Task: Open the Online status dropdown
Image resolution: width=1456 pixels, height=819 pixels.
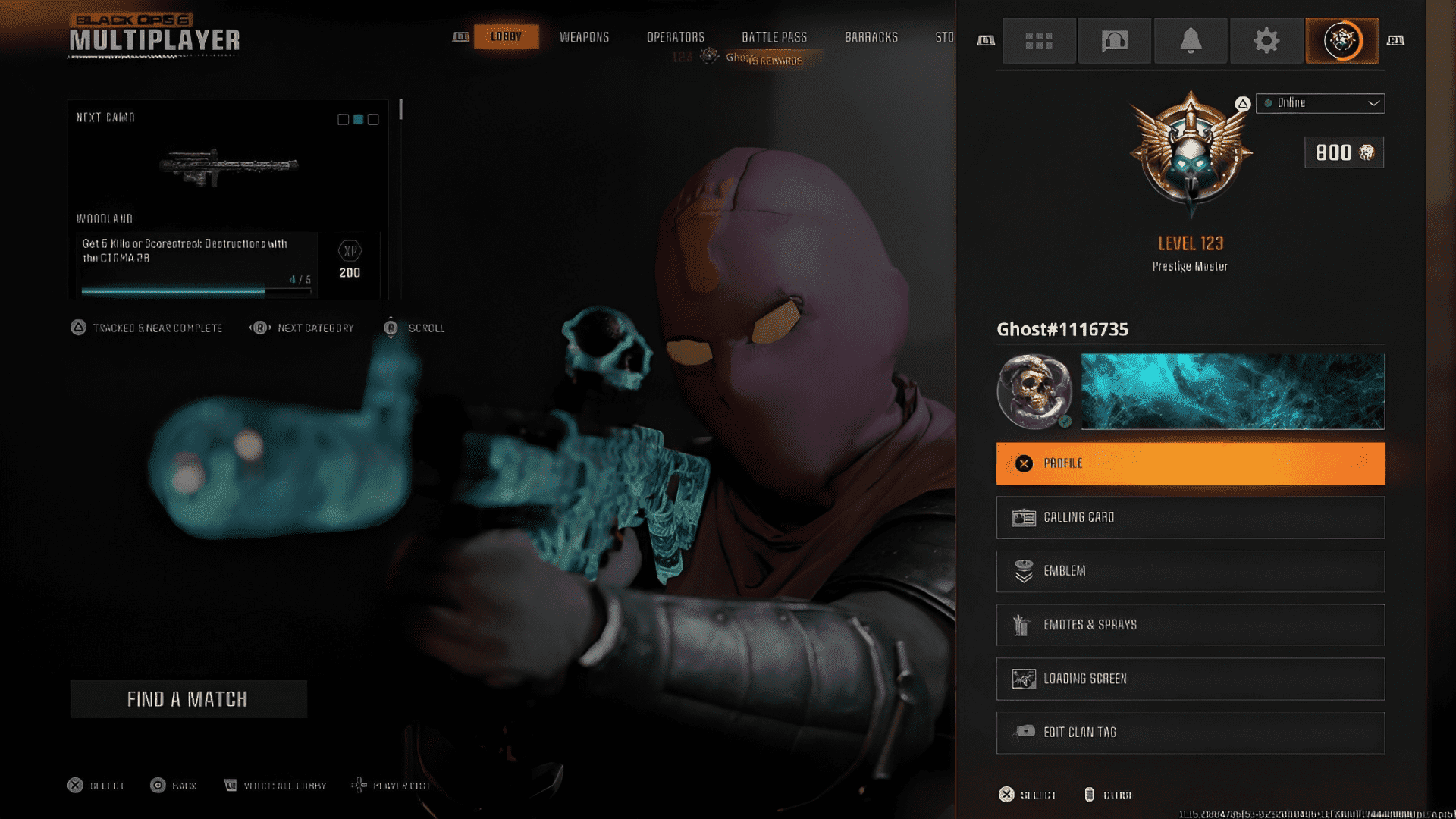Action: point(1373,103)
